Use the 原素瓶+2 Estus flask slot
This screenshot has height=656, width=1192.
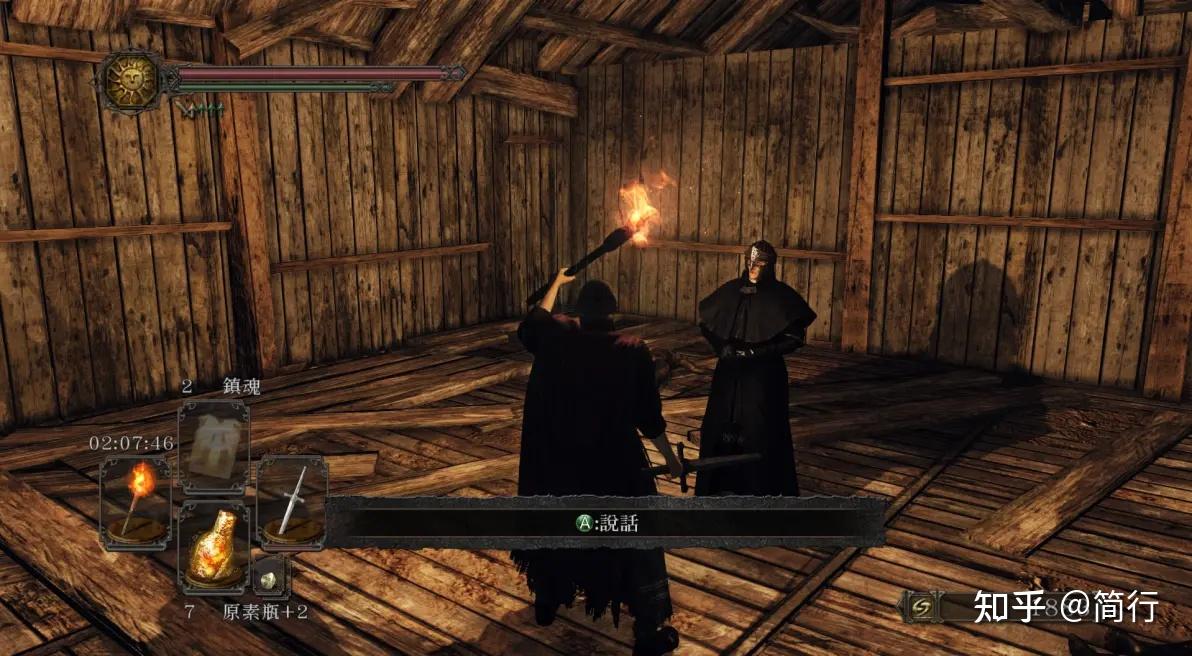(213, 546)
